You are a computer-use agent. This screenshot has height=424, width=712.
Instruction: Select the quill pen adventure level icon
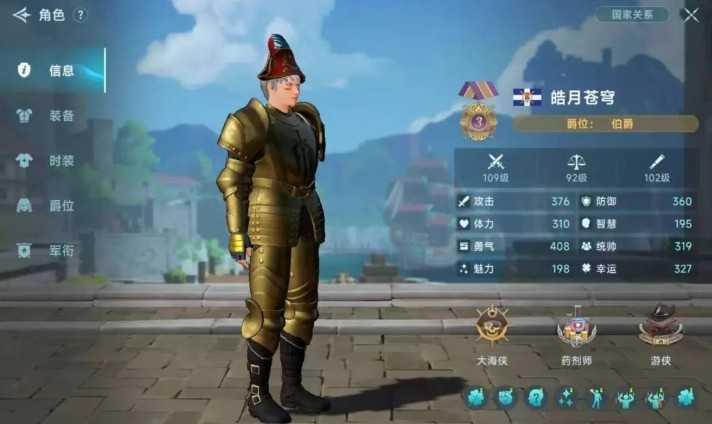(657, 161)
